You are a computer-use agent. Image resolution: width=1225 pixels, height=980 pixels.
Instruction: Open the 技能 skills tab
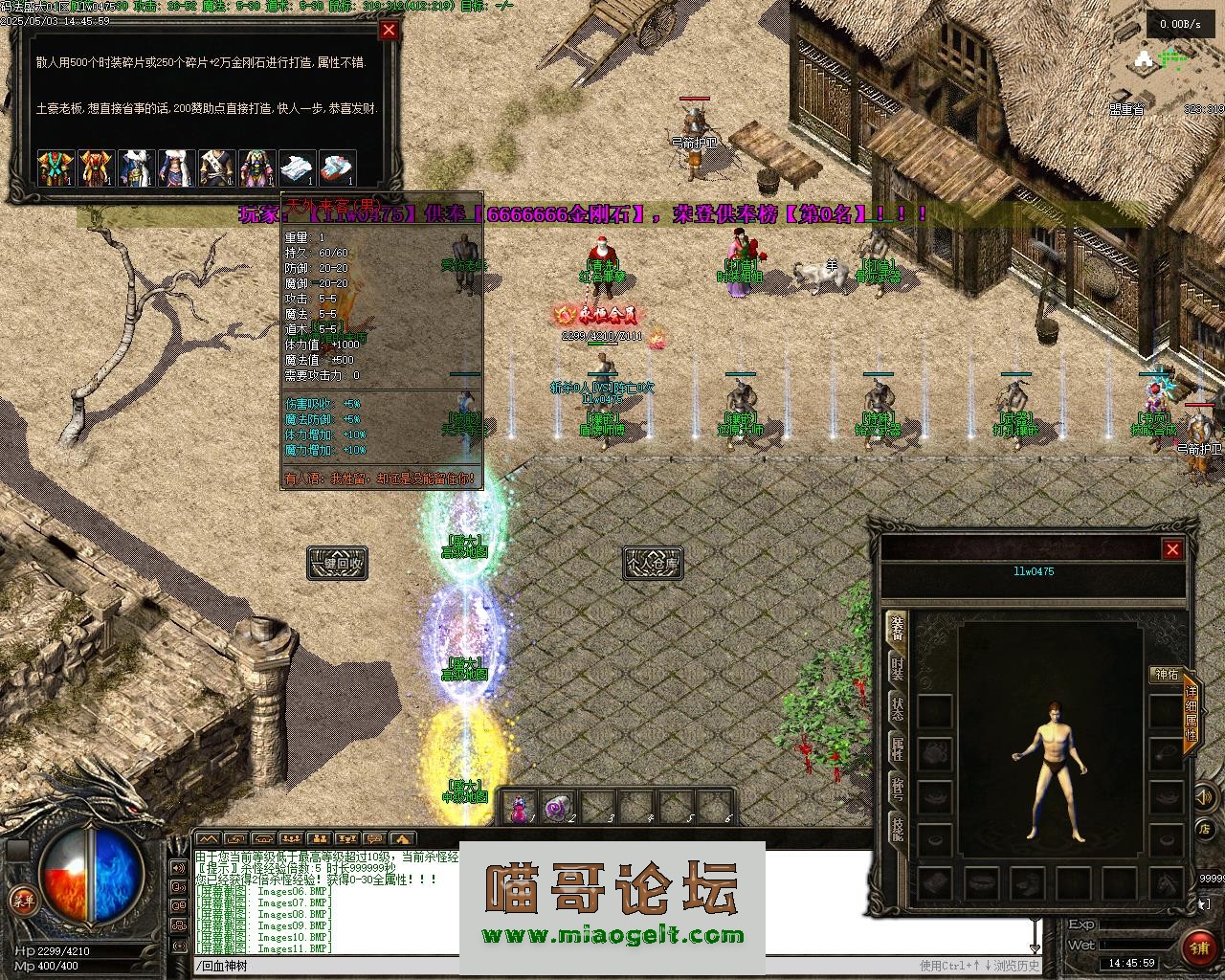click(897, 829)
